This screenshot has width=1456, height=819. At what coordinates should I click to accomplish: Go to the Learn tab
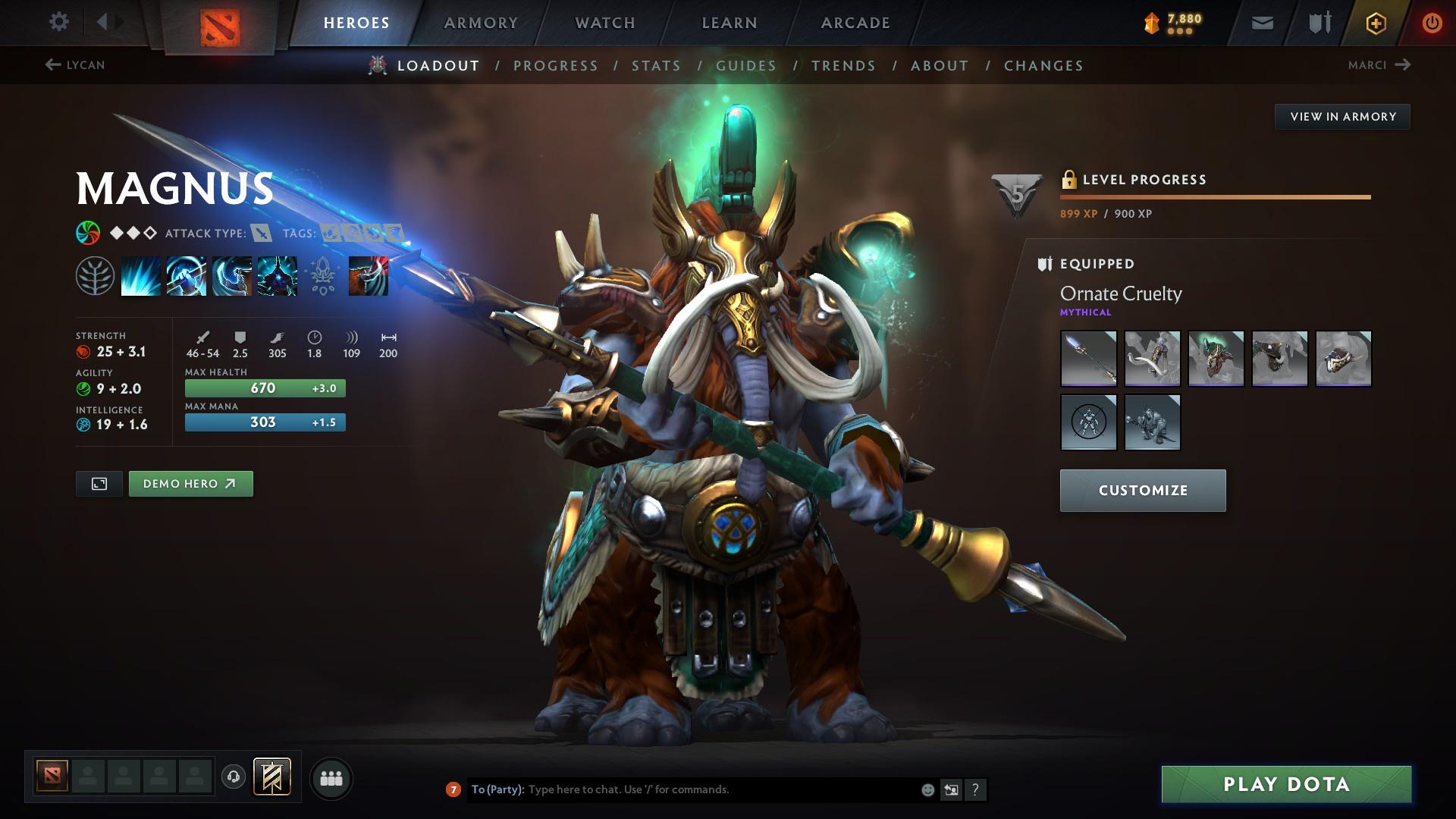[x=730, y=23]
